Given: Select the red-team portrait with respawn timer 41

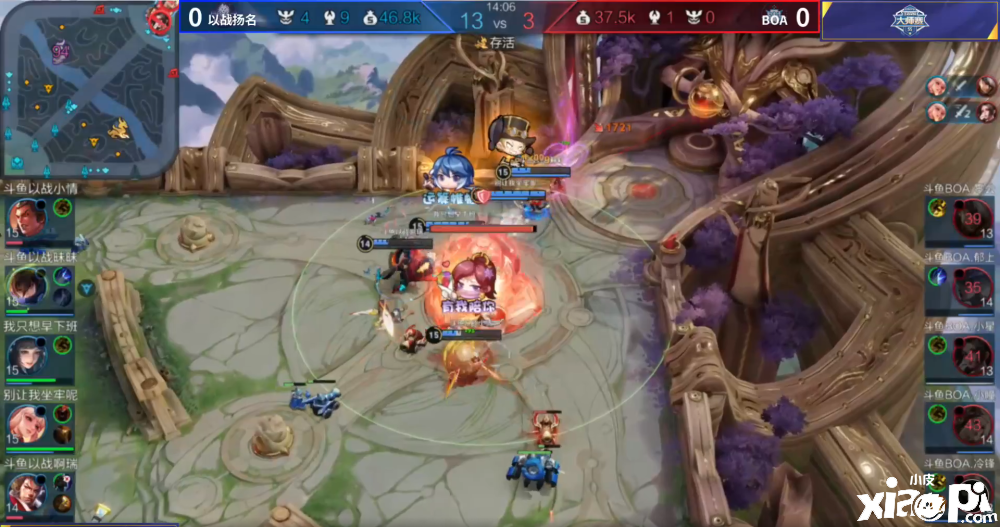Looking at the screenshot, I should (x=972, y=356).
